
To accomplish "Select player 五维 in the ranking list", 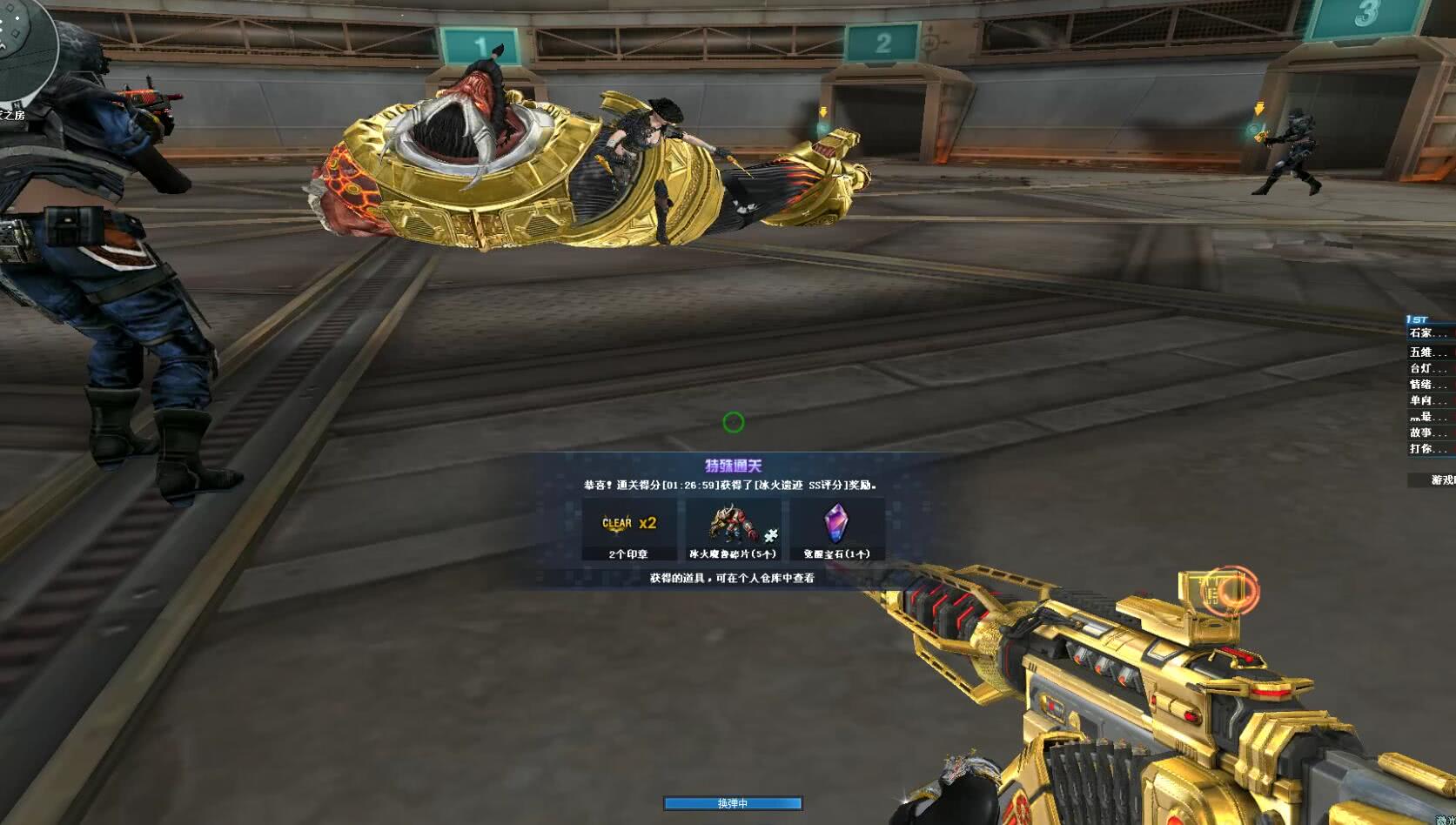I will pos(1427,352).
